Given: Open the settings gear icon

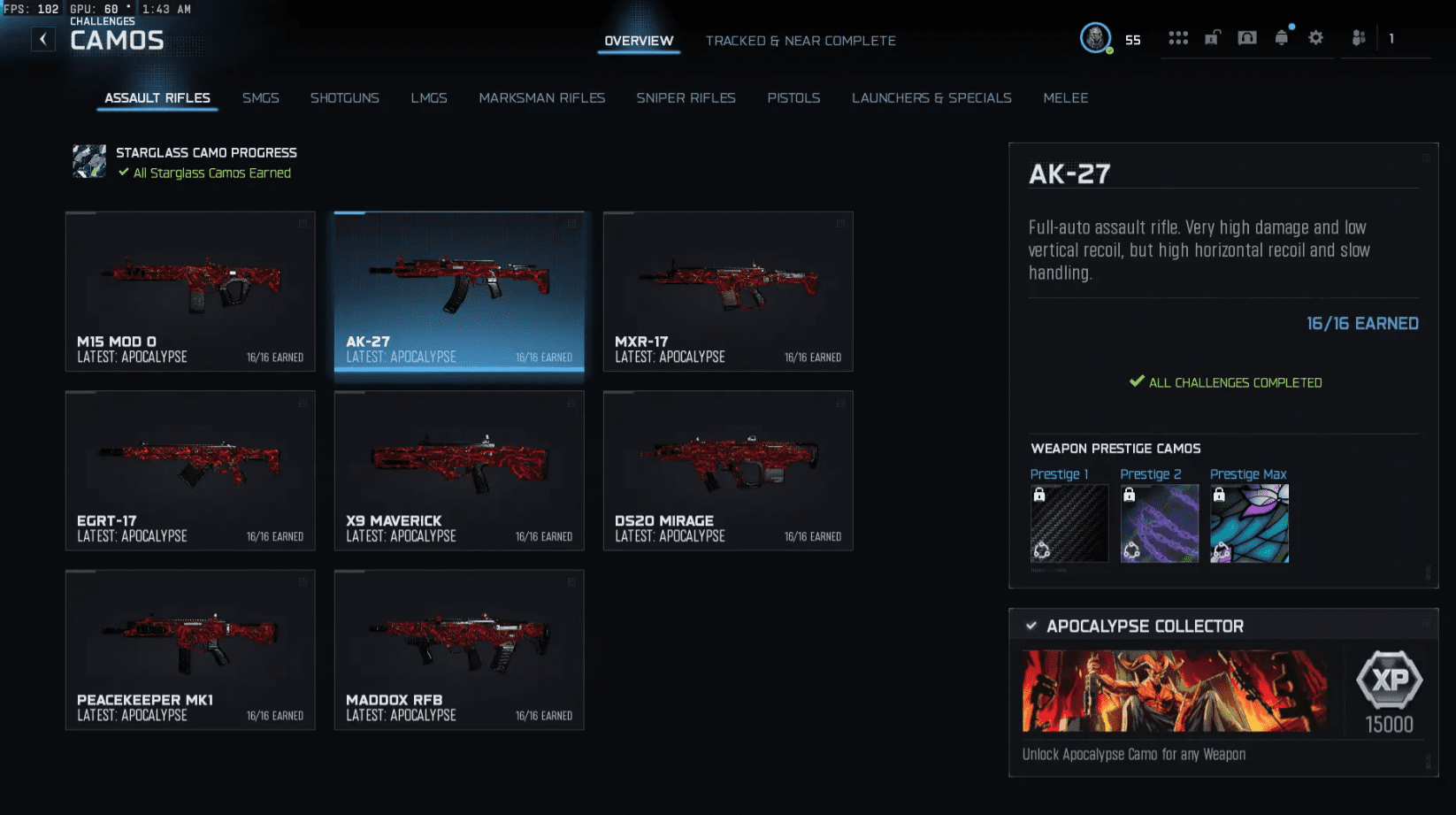Looking at the screenshot, I should coord(1315,37).
